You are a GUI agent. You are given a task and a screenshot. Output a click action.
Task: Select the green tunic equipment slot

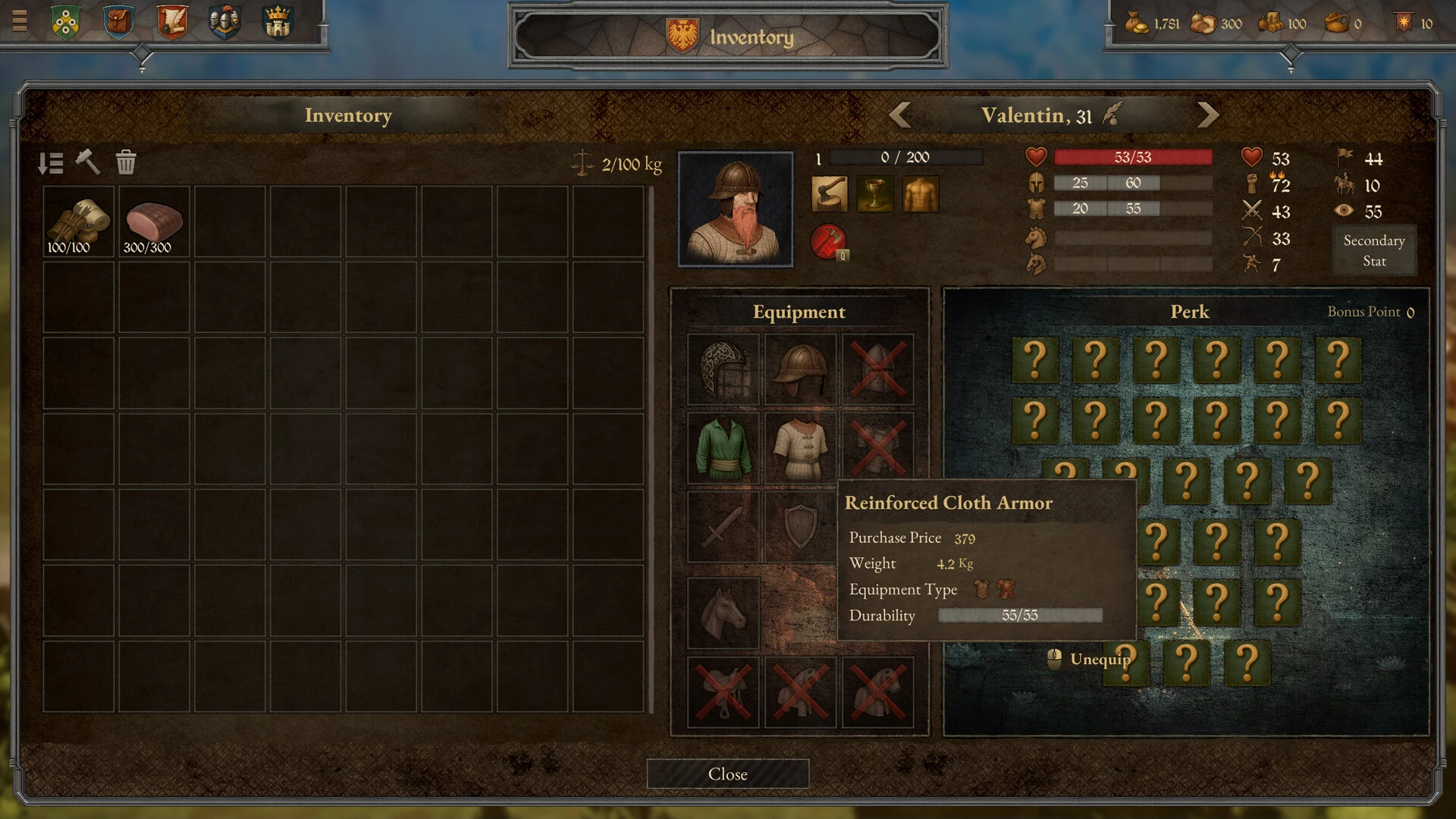[x=723, y=447]
